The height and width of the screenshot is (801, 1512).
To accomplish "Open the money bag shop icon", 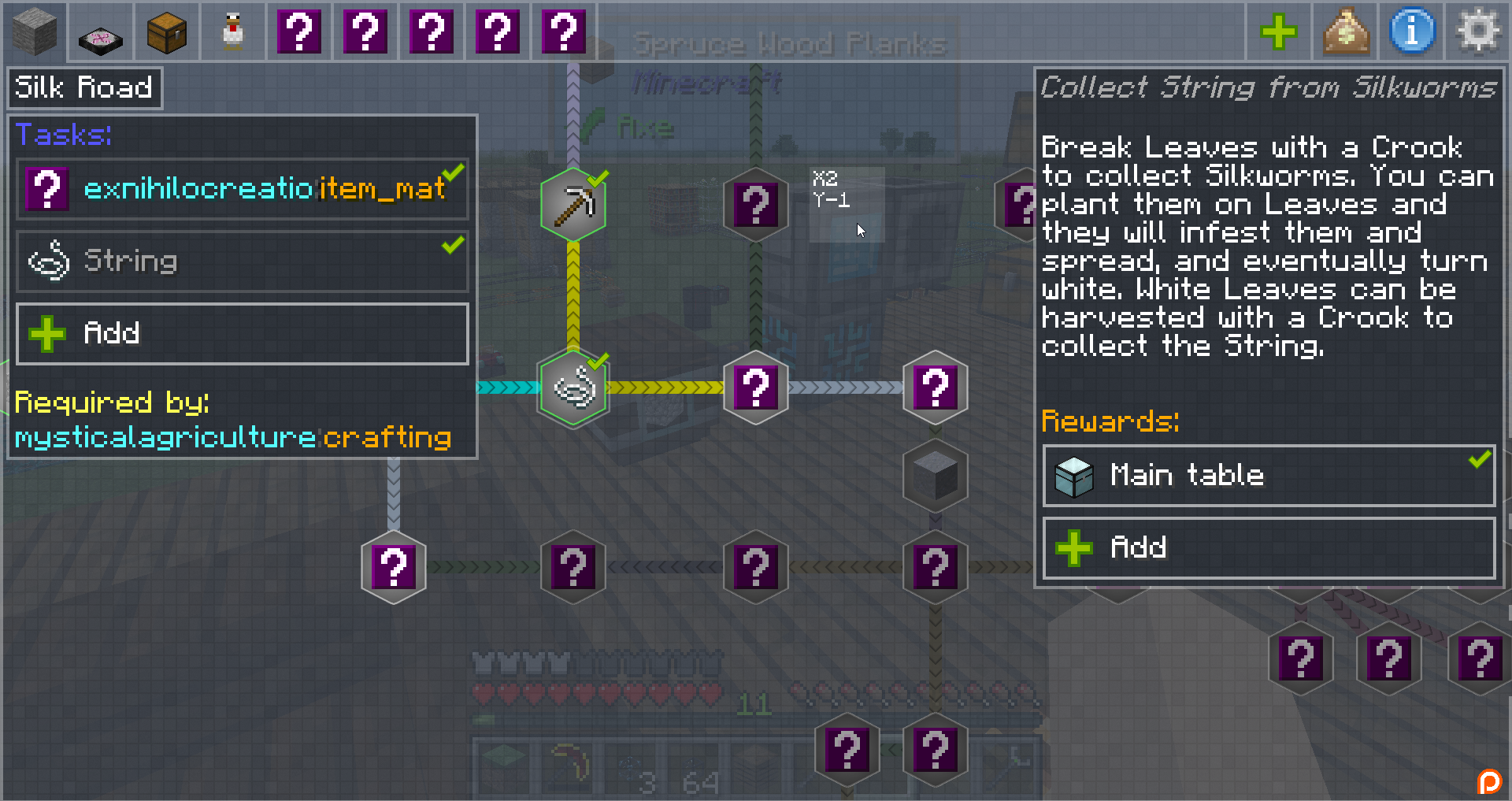I will [x=1345, y=32].
